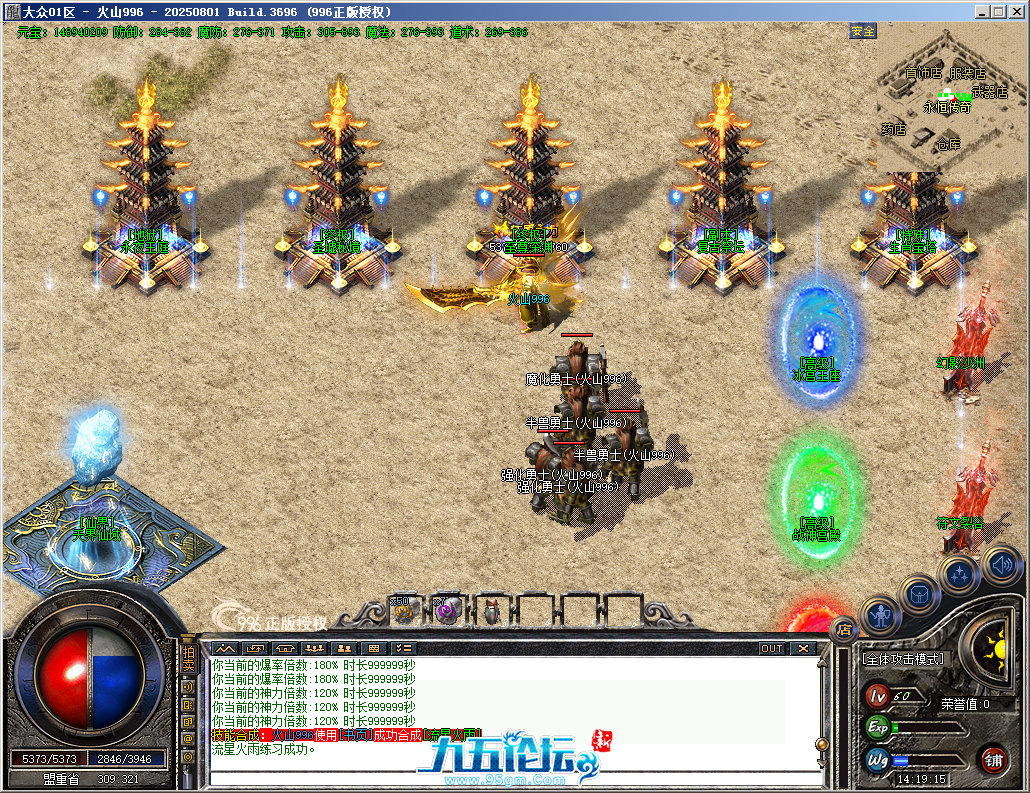Open the minimap in the corner
The height and width of the screenshot is (793, 1030).
[x=950, y=100]
